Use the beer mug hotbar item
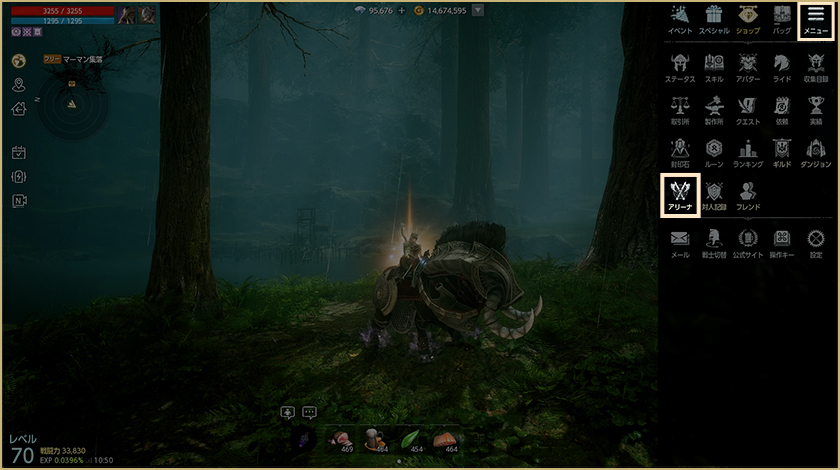Image resolution: width=840 pixels, height=470 pixels. 375,440
